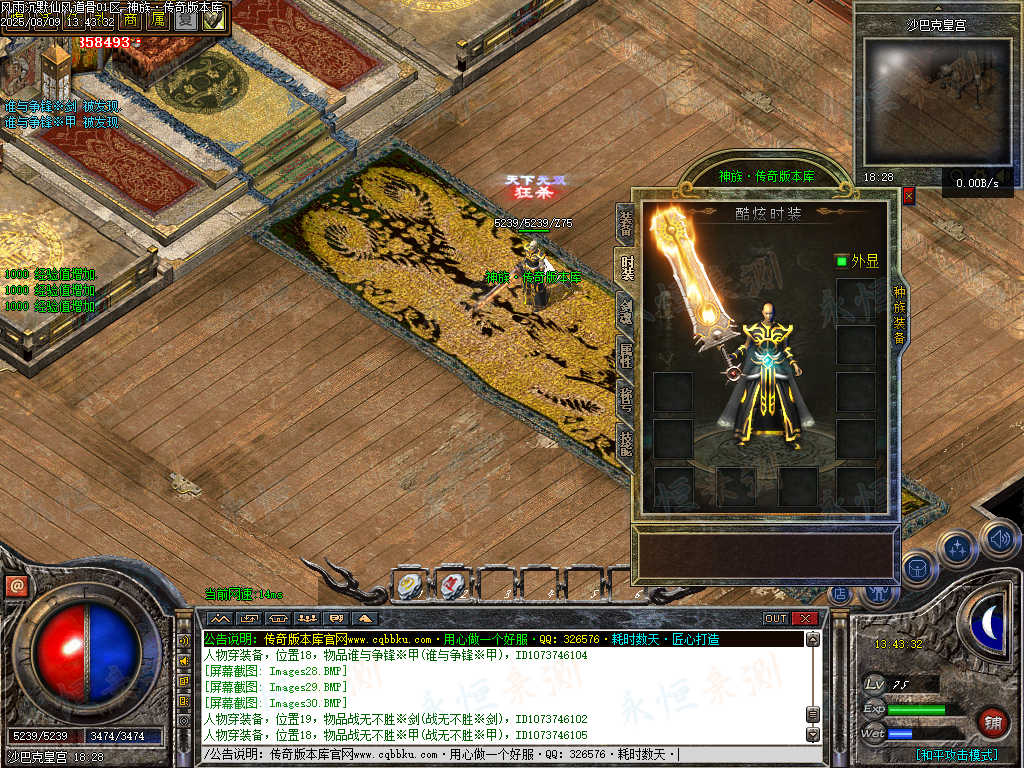Click the OUT button above chat
The image size is (1024, 768).
776,618
